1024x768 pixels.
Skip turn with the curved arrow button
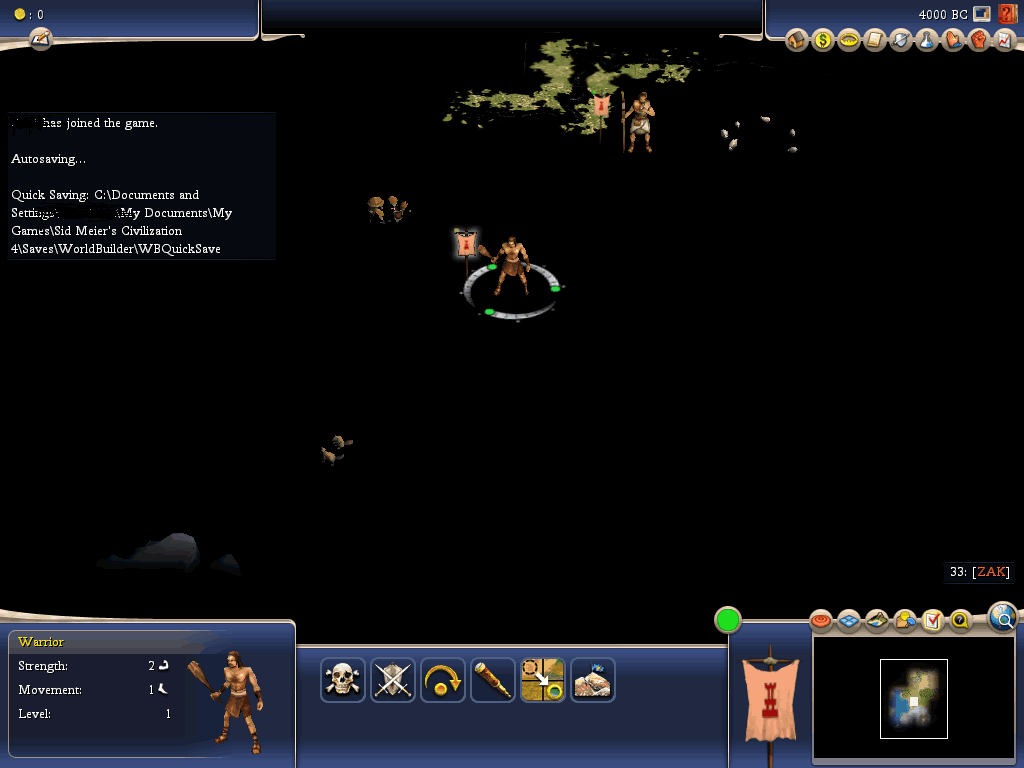[x=443, y=680]
